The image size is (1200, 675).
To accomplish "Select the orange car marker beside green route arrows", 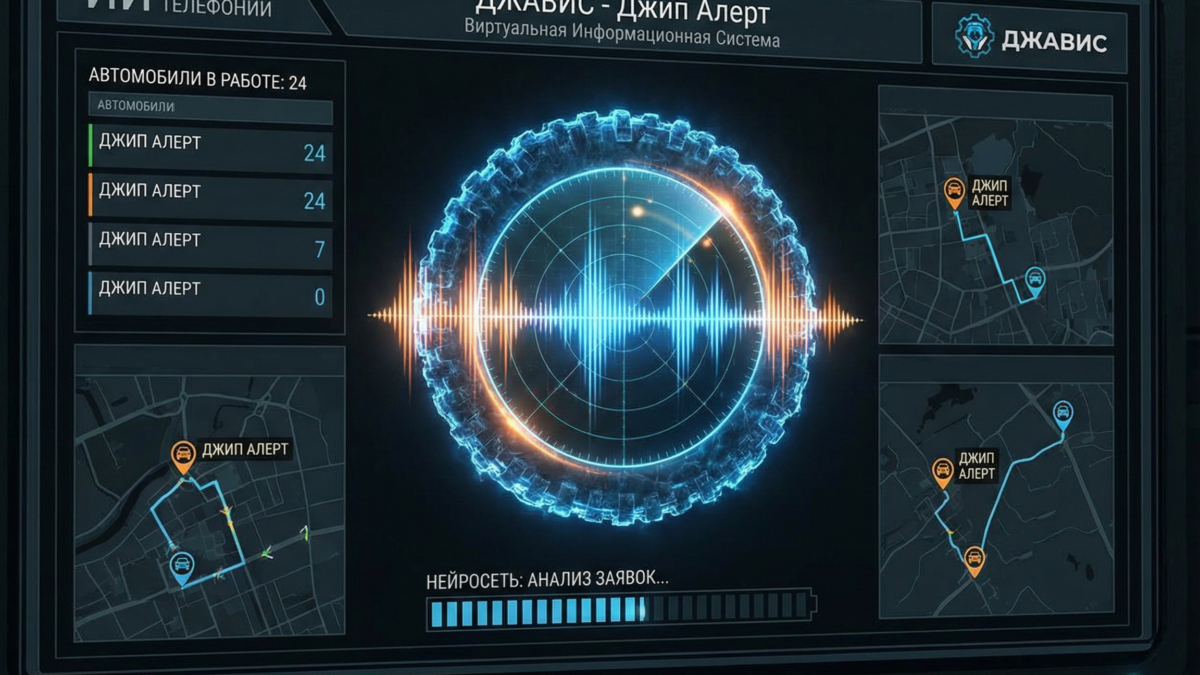I will (183, 456).
